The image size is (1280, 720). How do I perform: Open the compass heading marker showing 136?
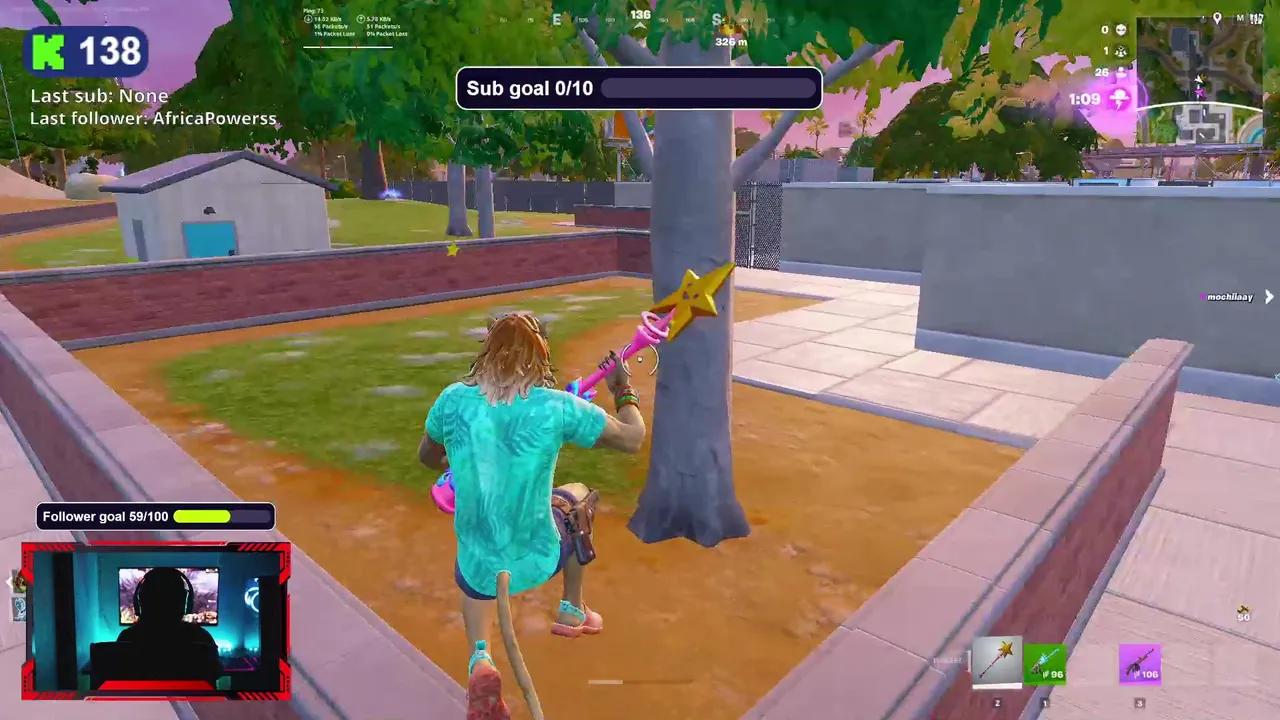click(x=639, y=16)
